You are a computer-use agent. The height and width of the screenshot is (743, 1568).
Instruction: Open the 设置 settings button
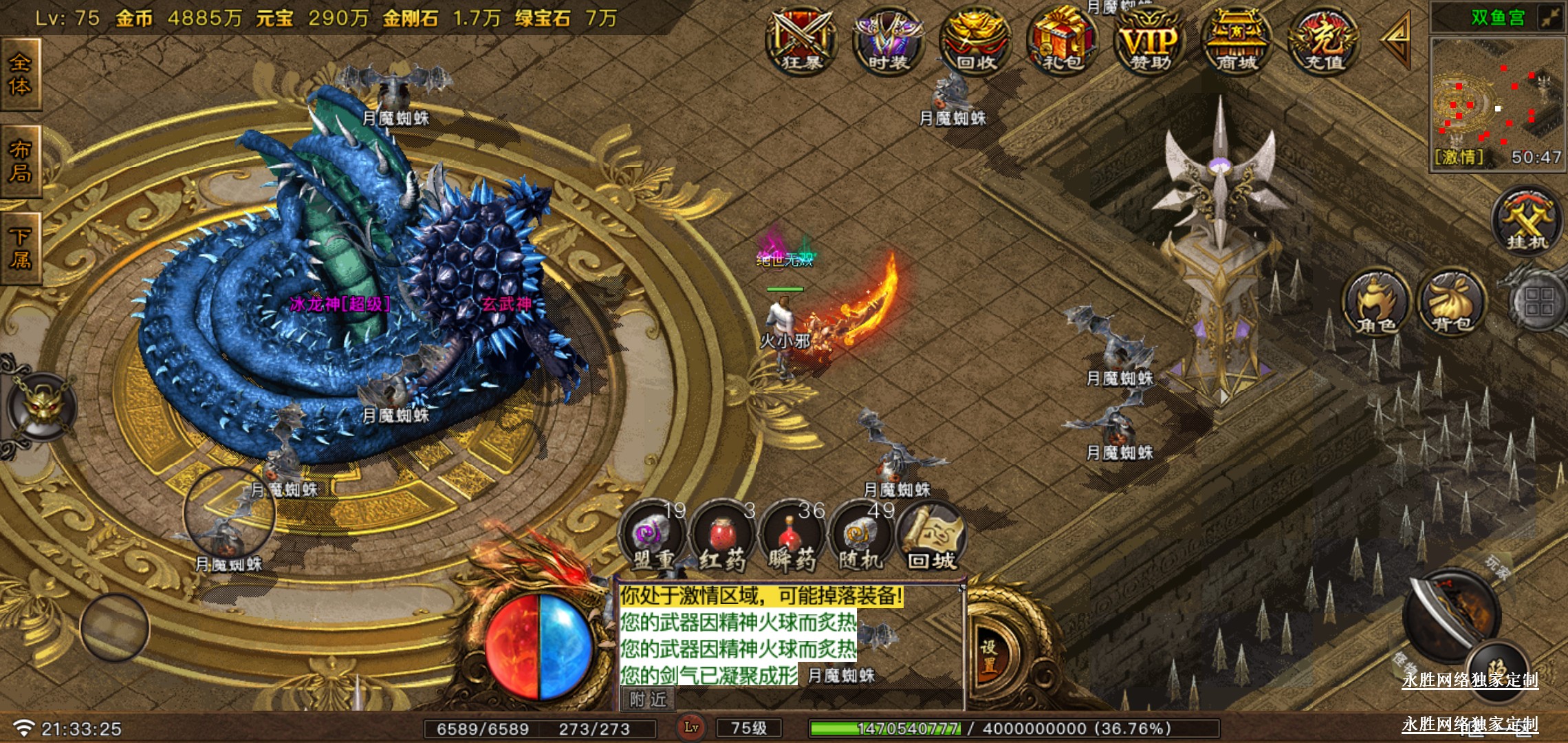pos(989,656)
